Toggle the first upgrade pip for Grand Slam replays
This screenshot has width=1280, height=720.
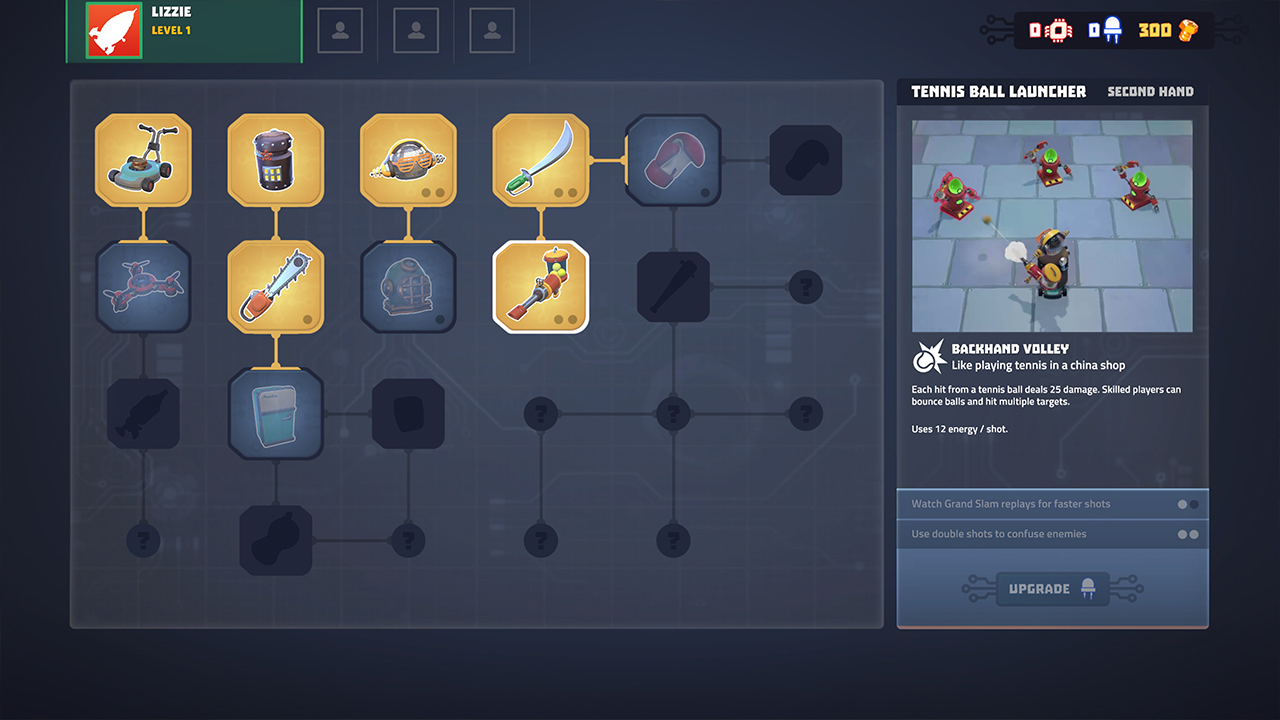tap(1183, 504)
